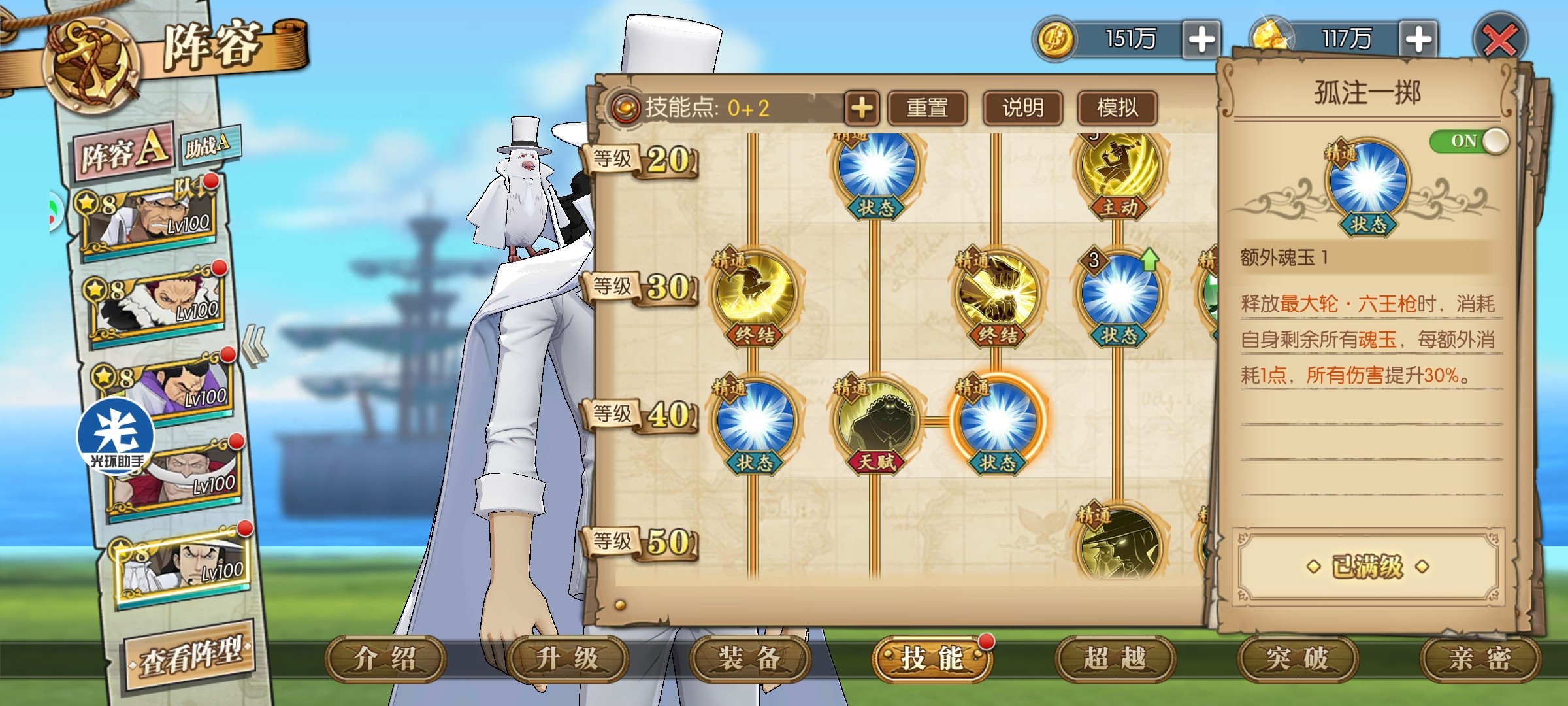Image resolution: width=1568 pixels, height=706 pixels.
Task: Switch to the 亲密 tab
Action: [x=1480, y=658]
